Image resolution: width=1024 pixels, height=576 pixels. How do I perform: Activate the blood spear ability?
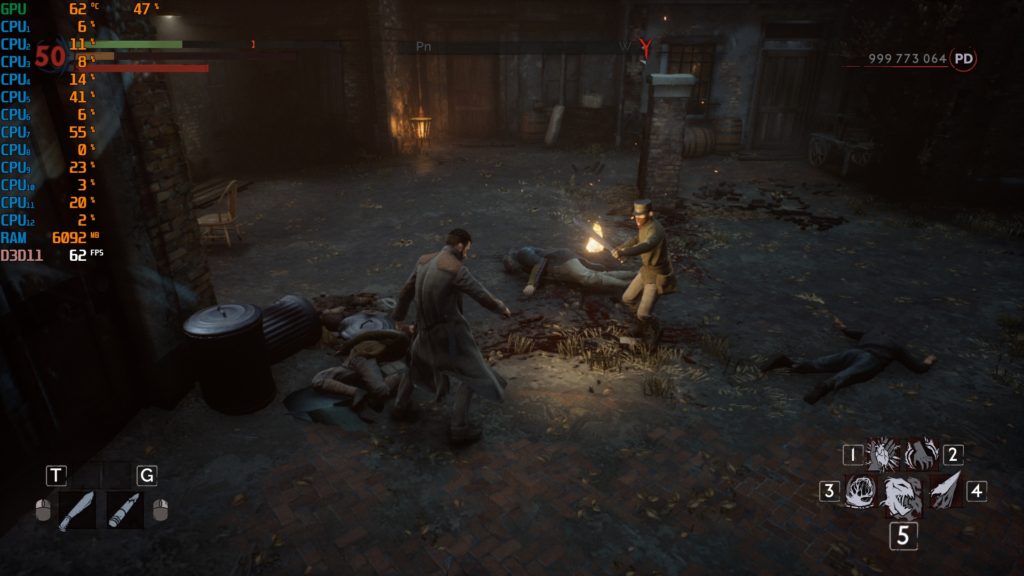tap(945, 491)
